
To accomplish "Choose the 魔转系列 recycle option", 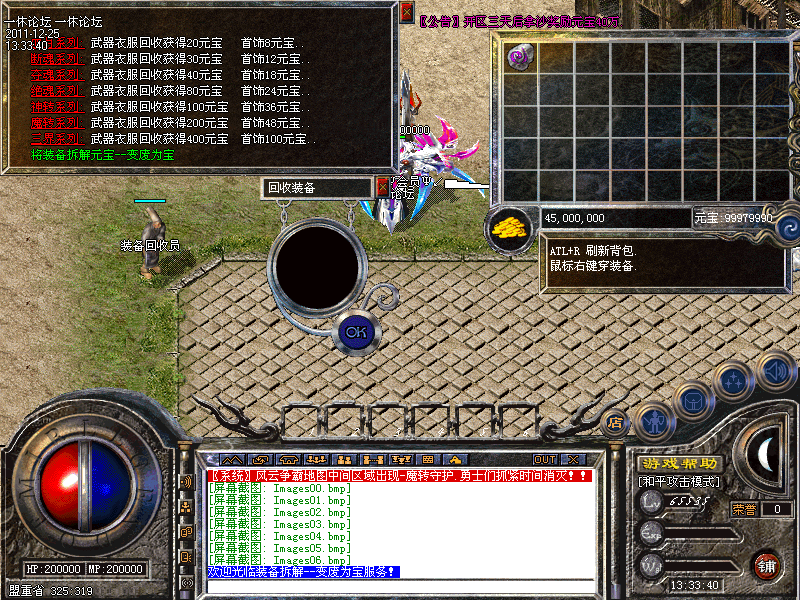I will (x=56, y=123).
